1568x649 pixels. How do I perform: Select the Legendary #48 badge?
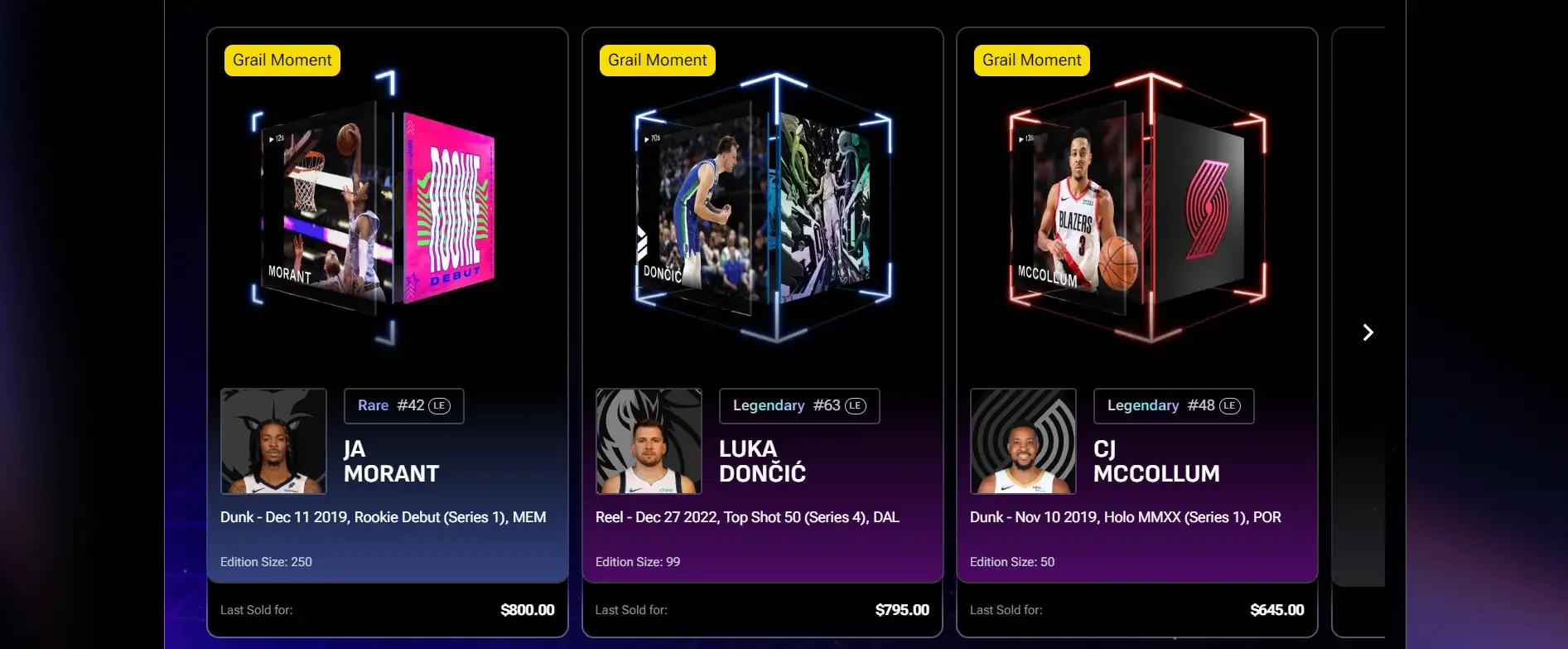tap(1173, 406)
